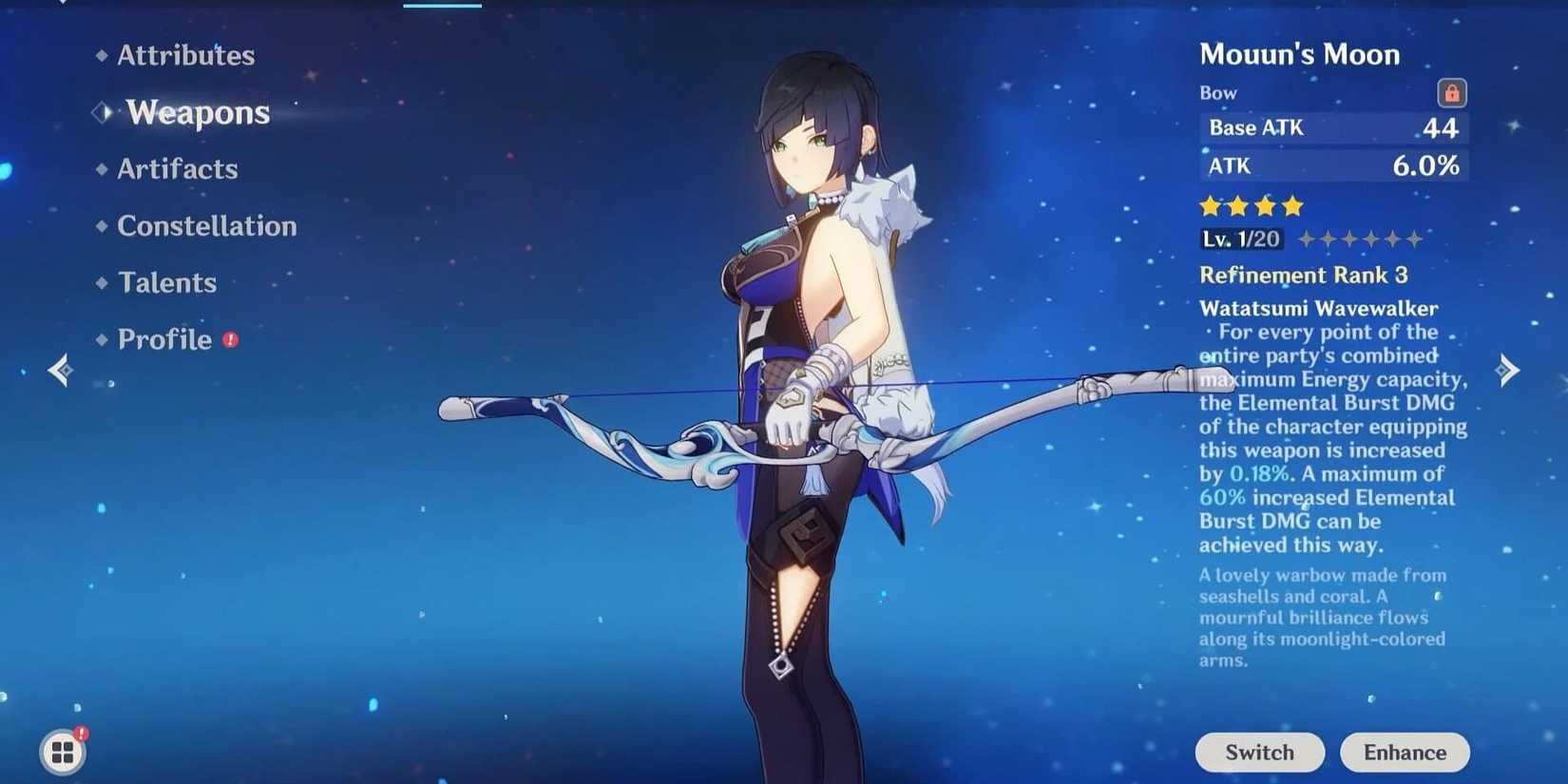Open the Talents section
1568x784 pixels.
(x=166, y=282)
